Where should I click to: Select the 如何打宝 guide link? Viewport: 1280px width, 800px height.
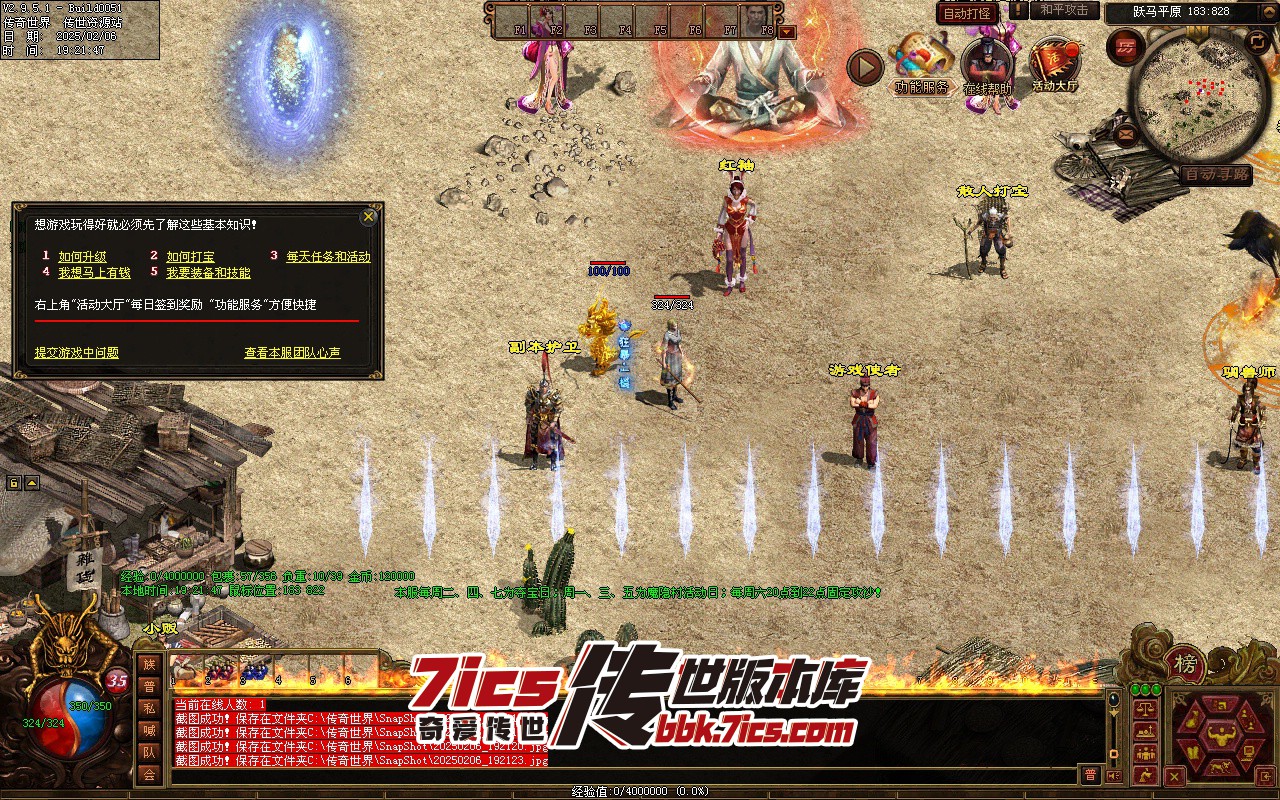tap(190, 257)
